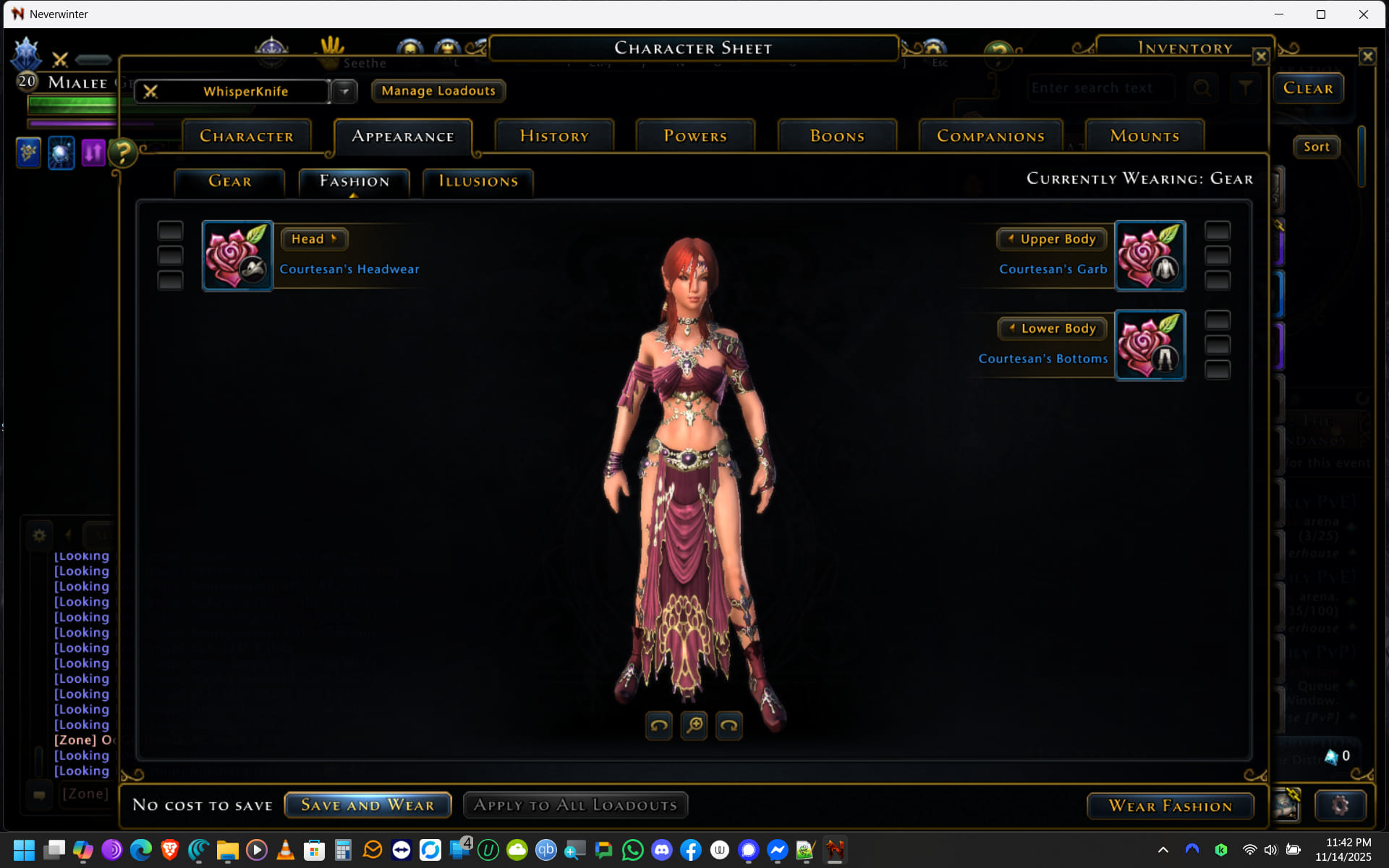Select the Courtesan's Headwear slot

coord(237,256)
